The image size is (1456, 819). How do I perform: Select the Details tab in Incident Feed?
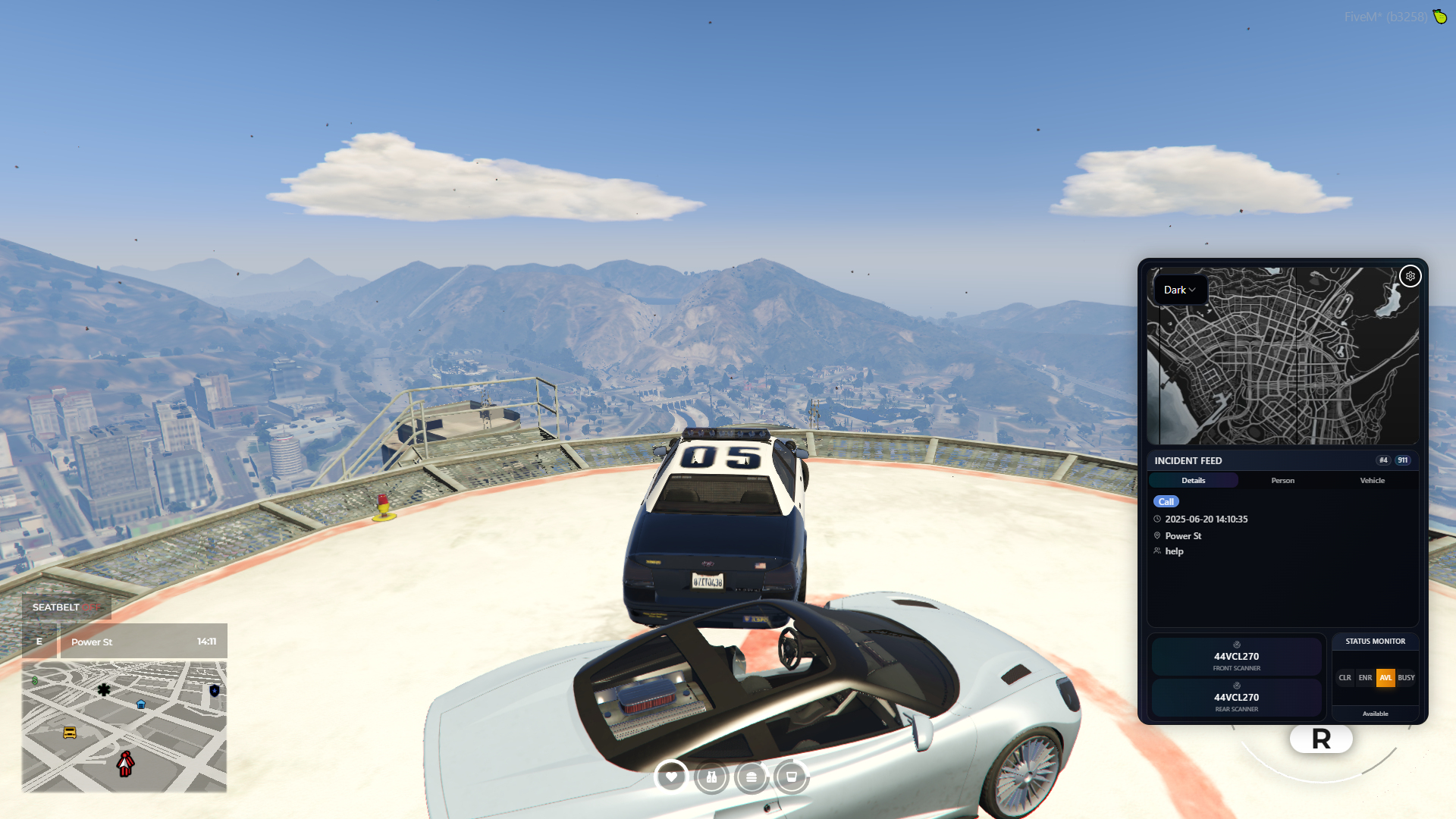pyautogui.click(x=1193, y=480)
